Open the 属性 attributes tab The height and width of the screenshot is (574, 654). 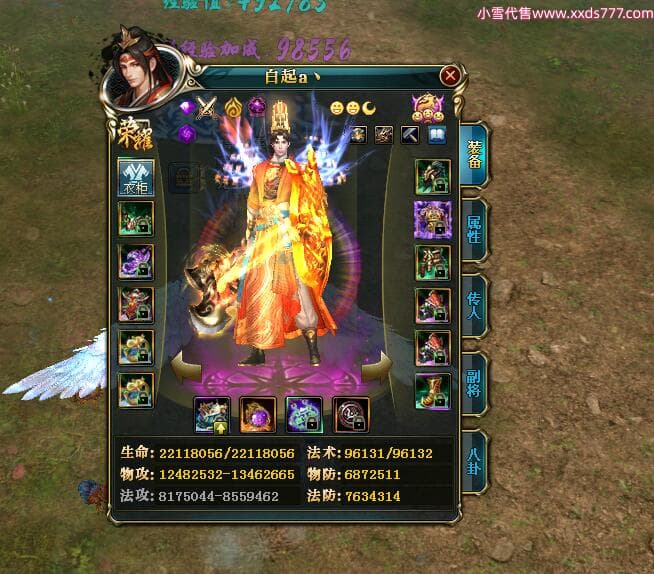coord(475,229)
